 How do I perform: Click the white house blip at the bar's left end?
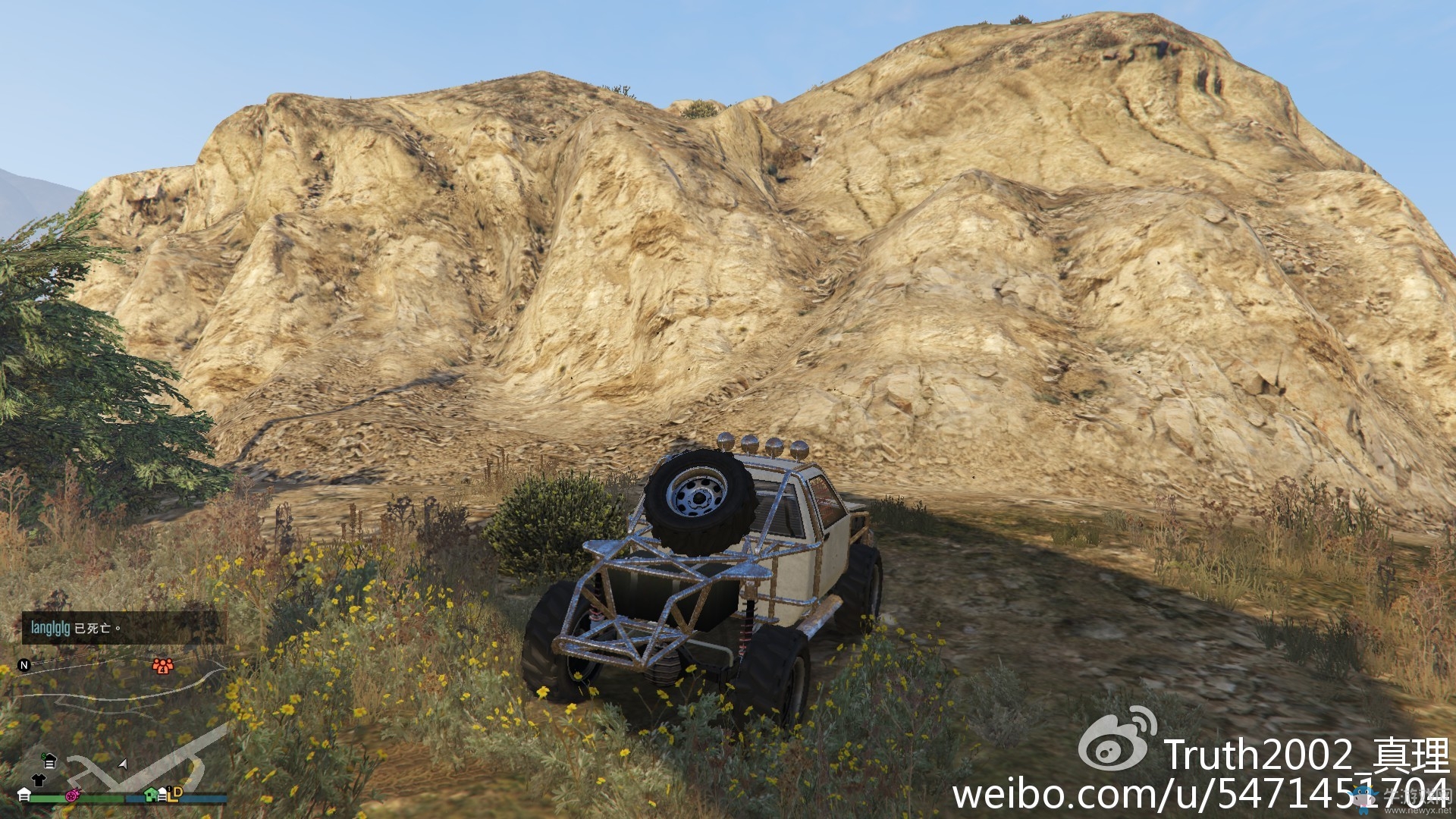[x=24, y=795]
